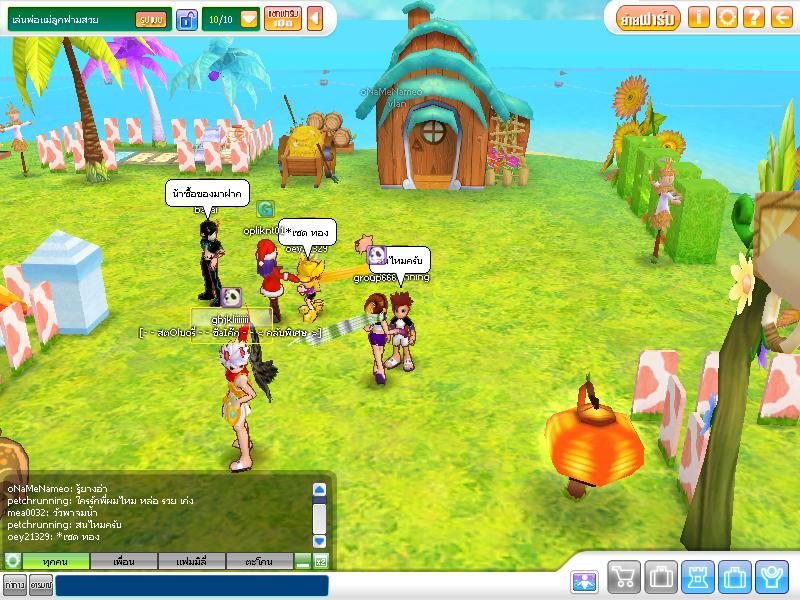Show help with the question mark icon
The height and width of the screenshot is (600, 800).
pyautogui.click(x=754, y=17)
